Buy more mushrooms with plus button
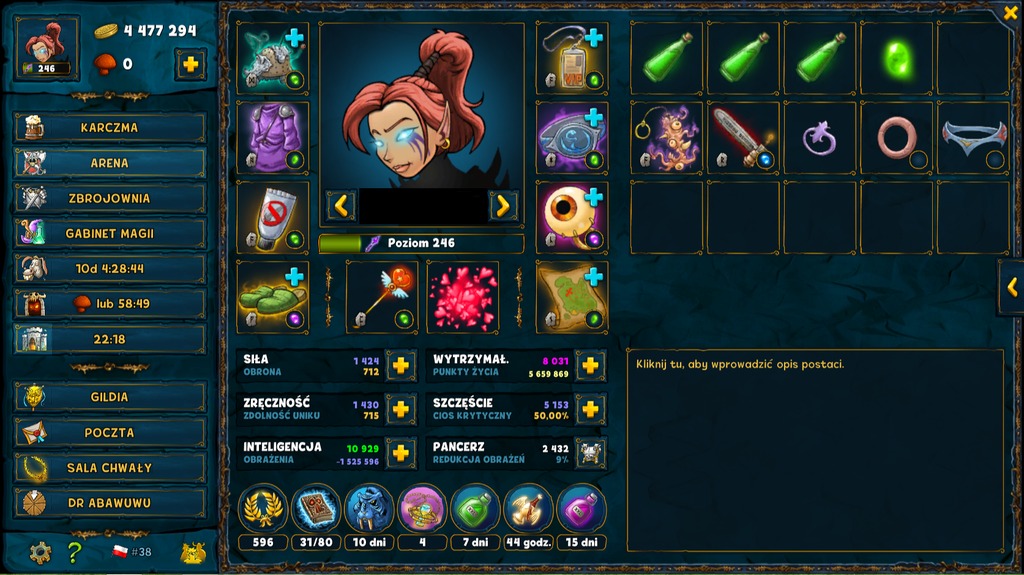 click(190, 64)
